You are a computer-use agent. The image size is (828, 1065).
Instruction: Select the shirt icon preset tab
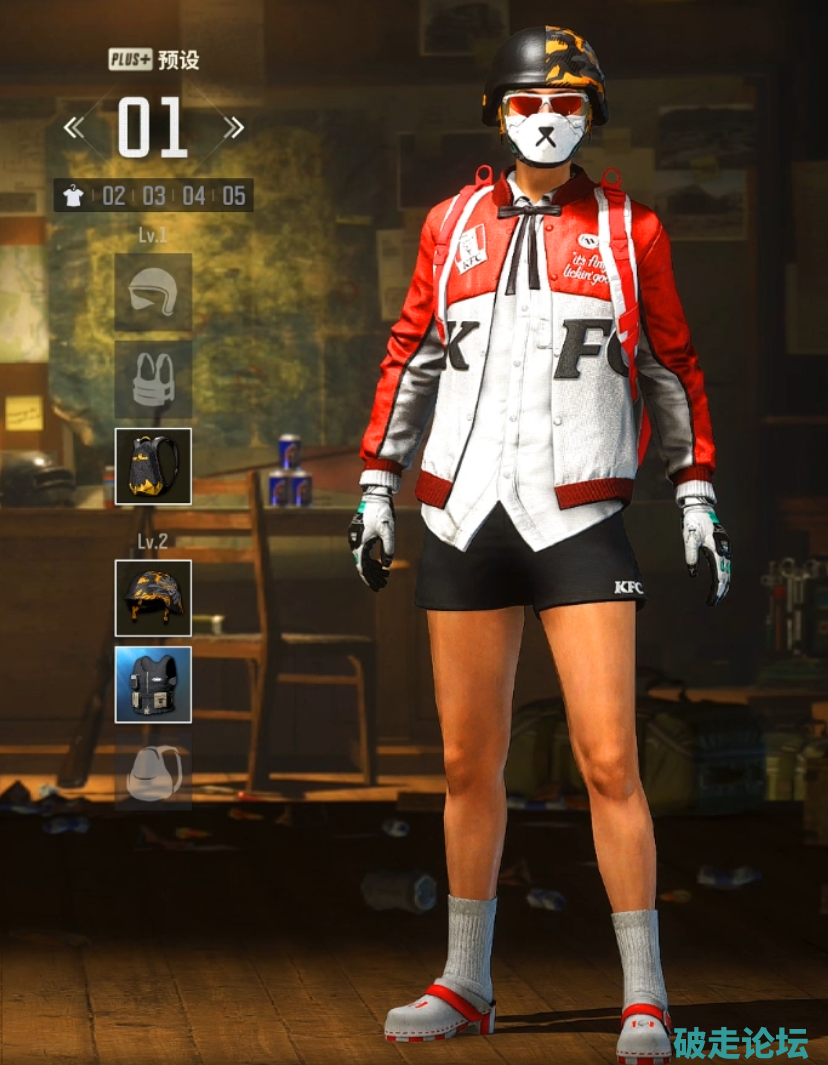tap(73, 196)
